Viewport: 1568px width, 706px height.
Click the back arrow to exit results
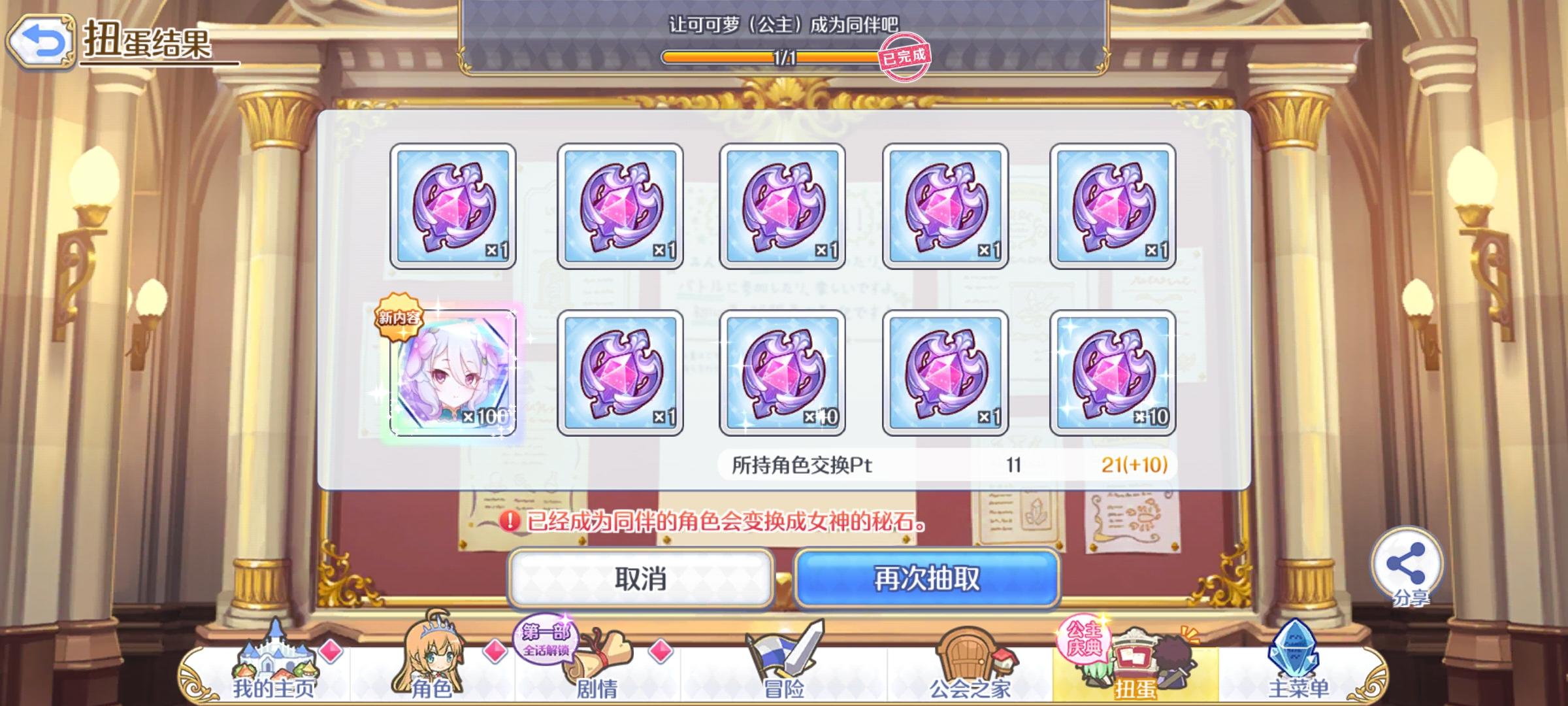pyautogui.click(x=42, y=39)
